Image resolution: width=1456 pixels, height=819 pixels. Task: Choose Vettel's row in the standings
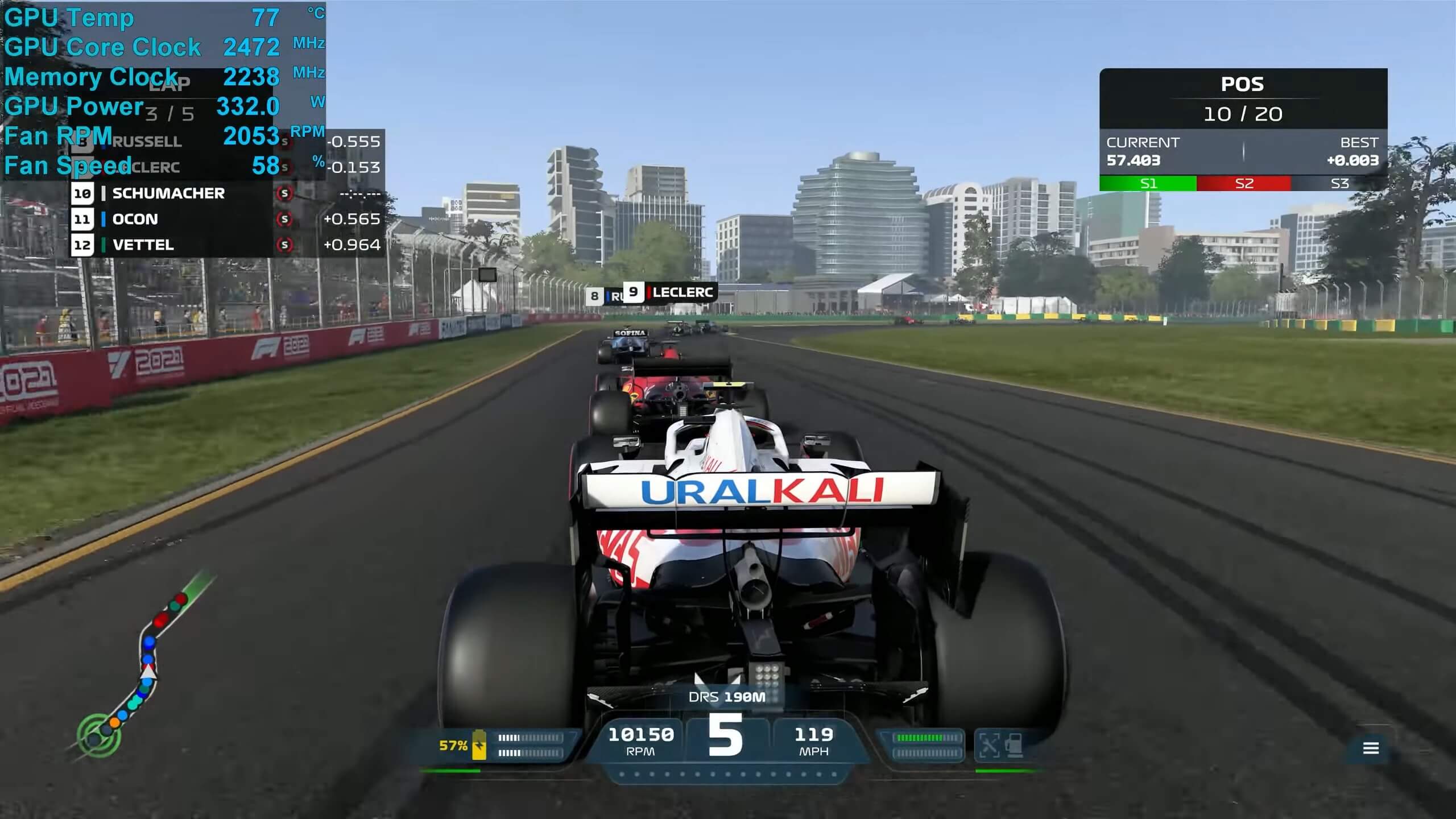[x=226, y=245]
